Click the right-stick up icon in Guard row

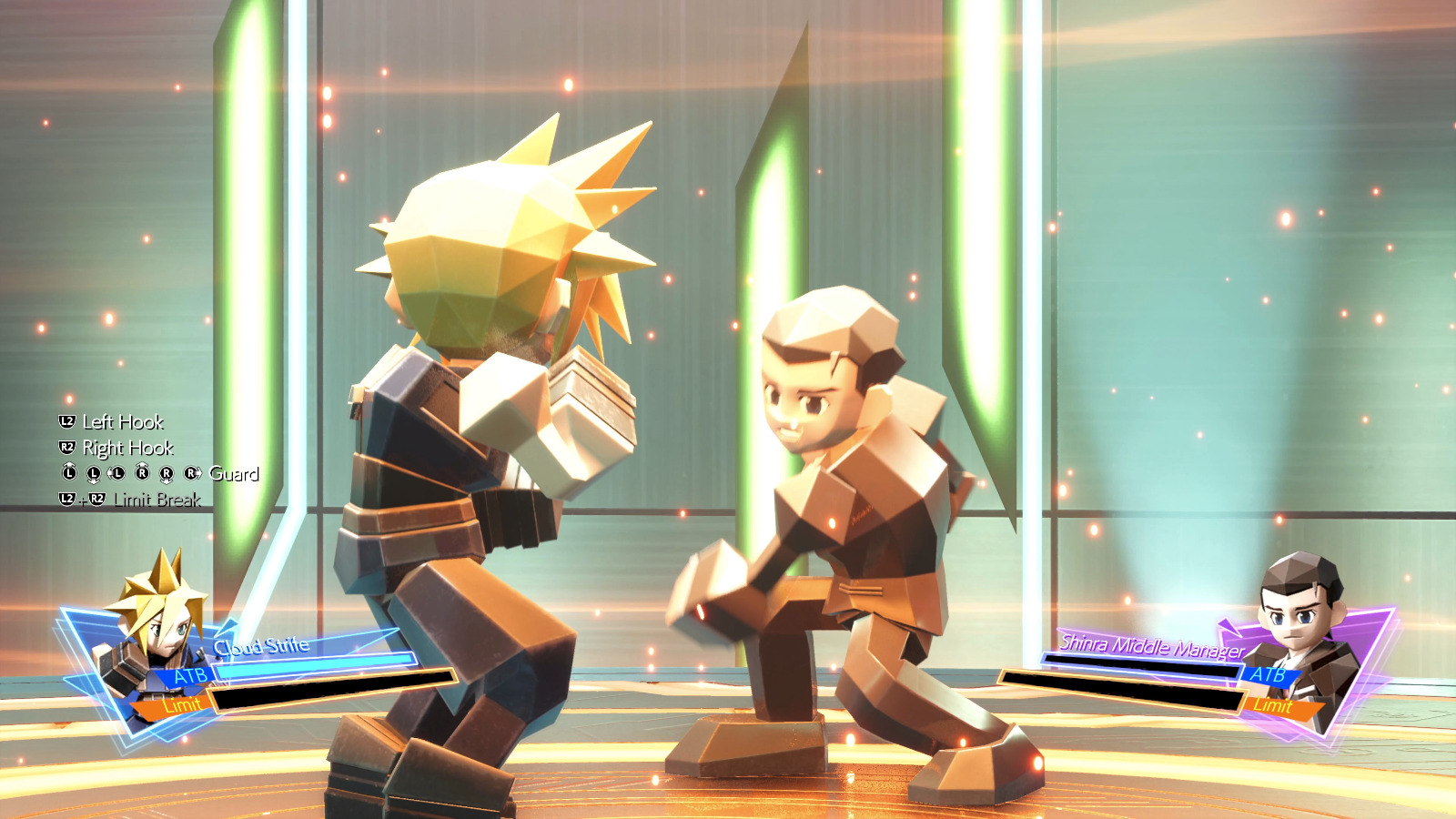141,474
